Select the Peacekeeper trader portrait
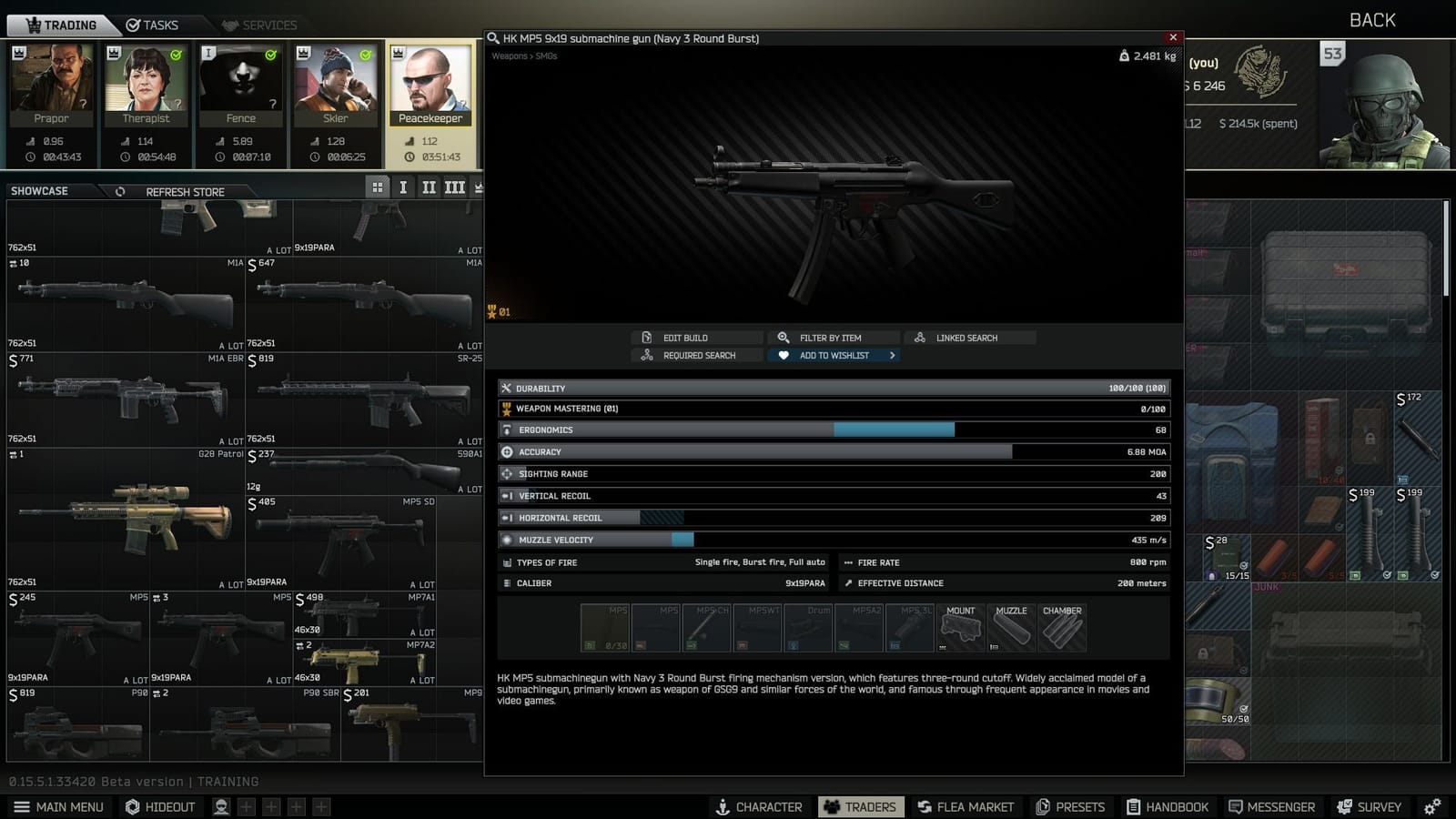The image size is (1456, 819). click(x=430, y=82)
